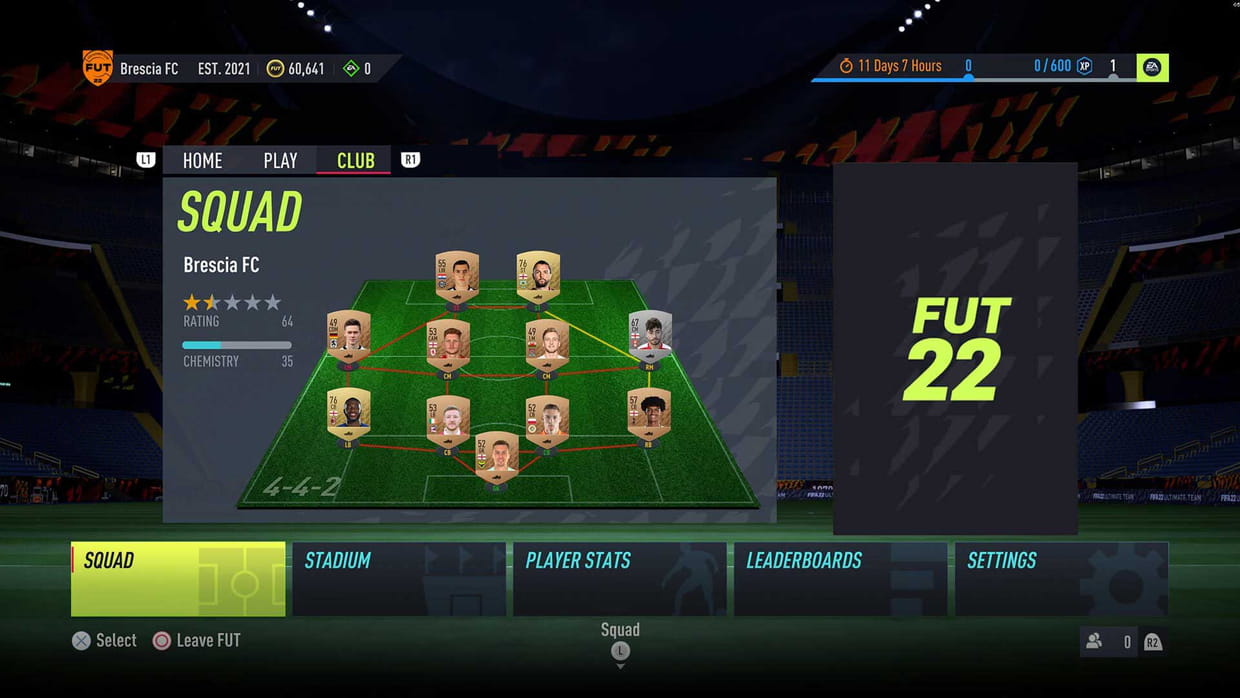This screenshot has height=698, width=1240.
Task: Show the LEADERBOARDS tile
Action: 841,578
